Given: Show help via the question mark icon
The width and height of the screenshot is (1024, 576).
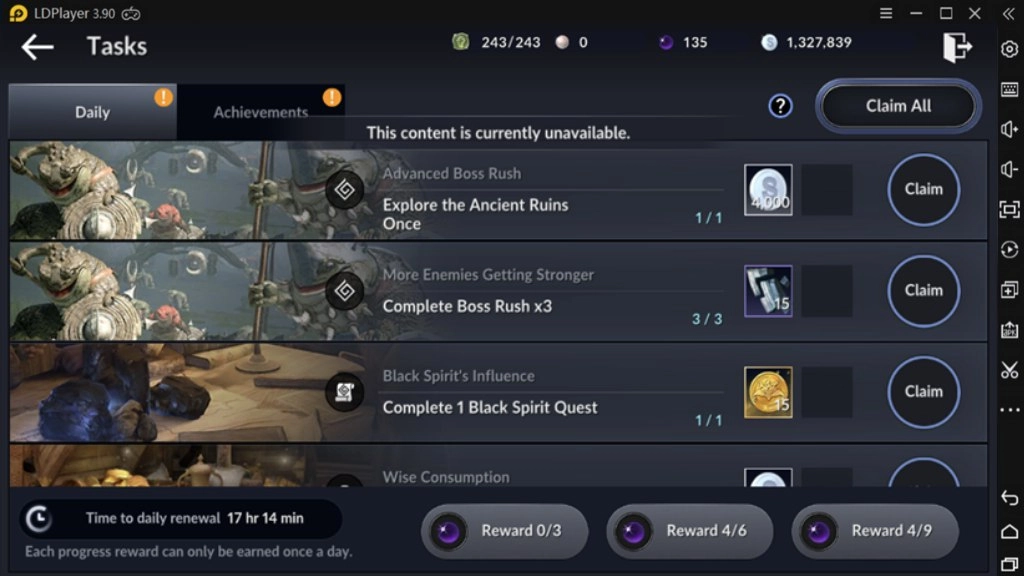Looking at the screenshot, I should [780, 106].
